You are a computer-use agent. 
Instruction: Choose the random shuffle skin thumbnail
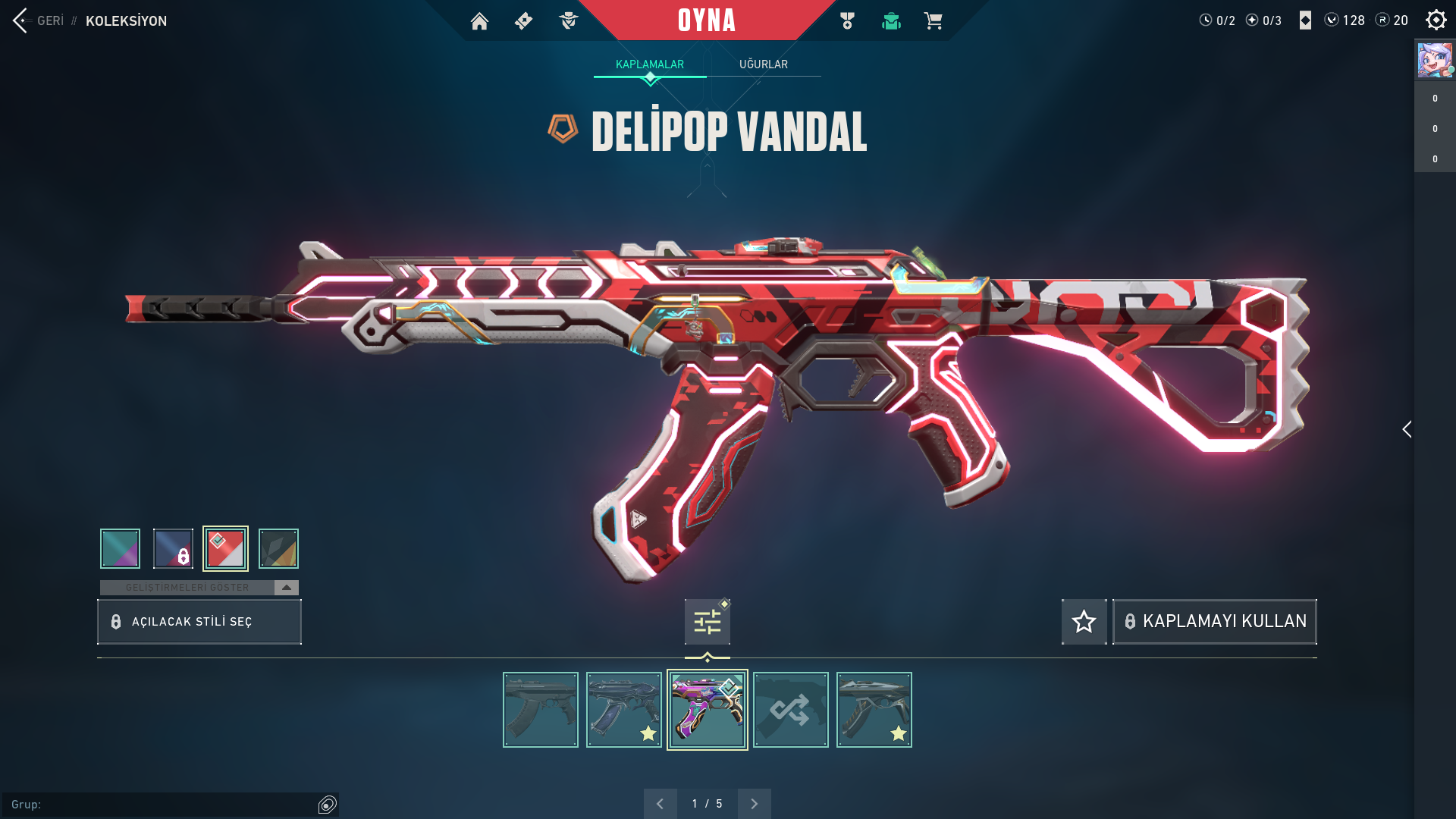tap(790, 710)
